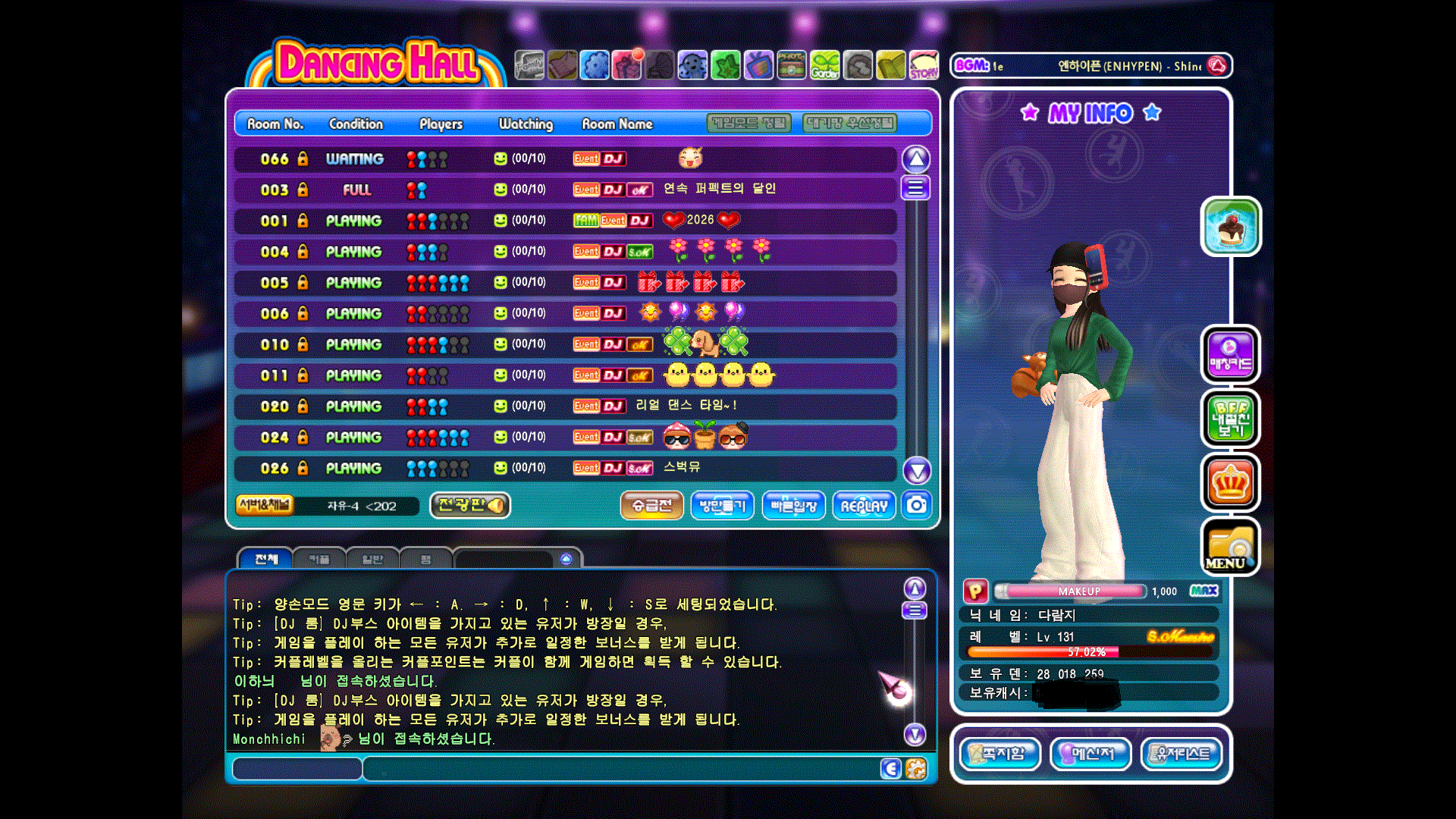This screenshot has height=819, width=1456.
Task: Click the 승급전 promotion match button
Action: tap(651, 506)
